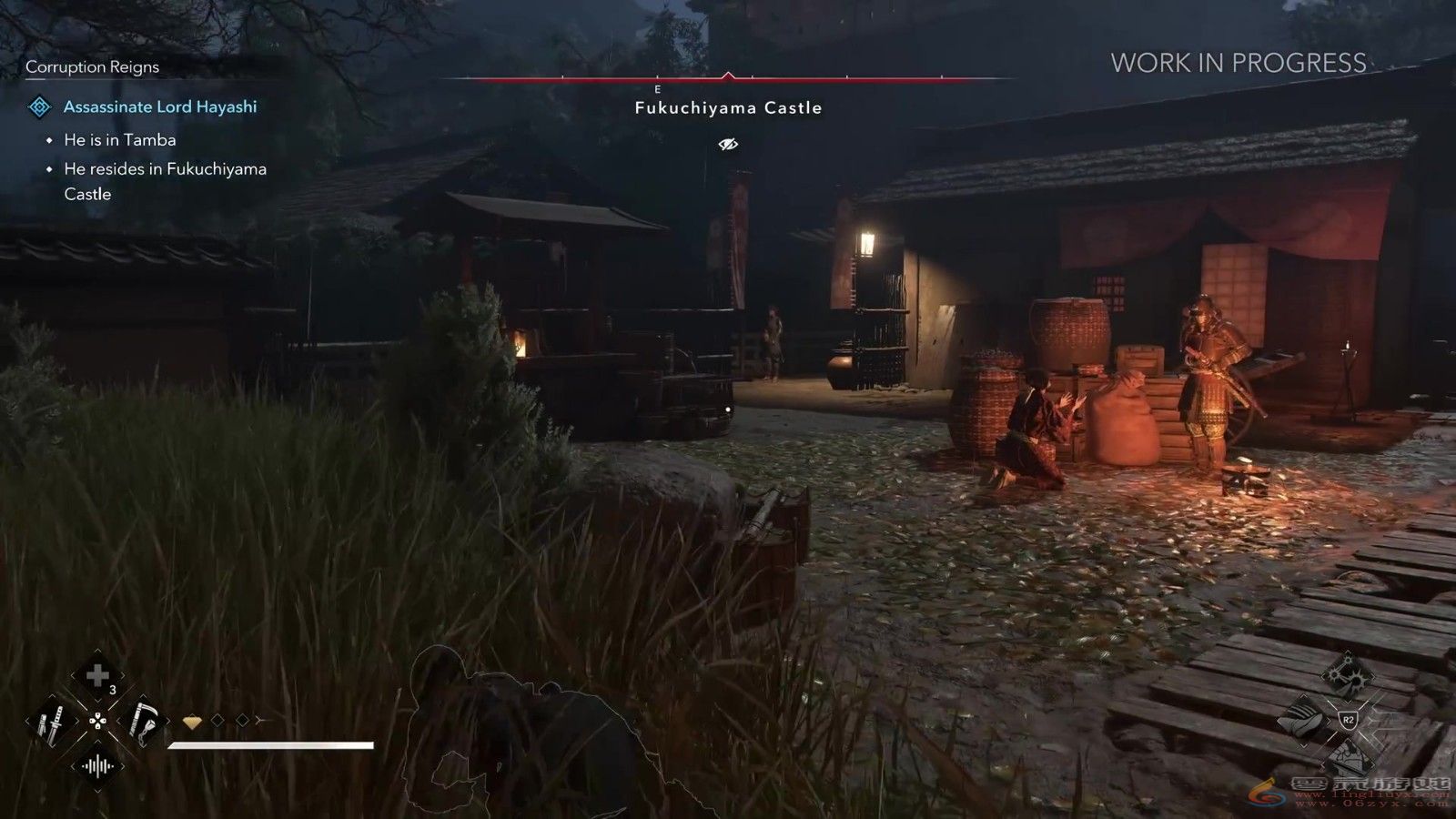
Task: Select the shuriken throwing tool slot
Action: coord(1348,675)
